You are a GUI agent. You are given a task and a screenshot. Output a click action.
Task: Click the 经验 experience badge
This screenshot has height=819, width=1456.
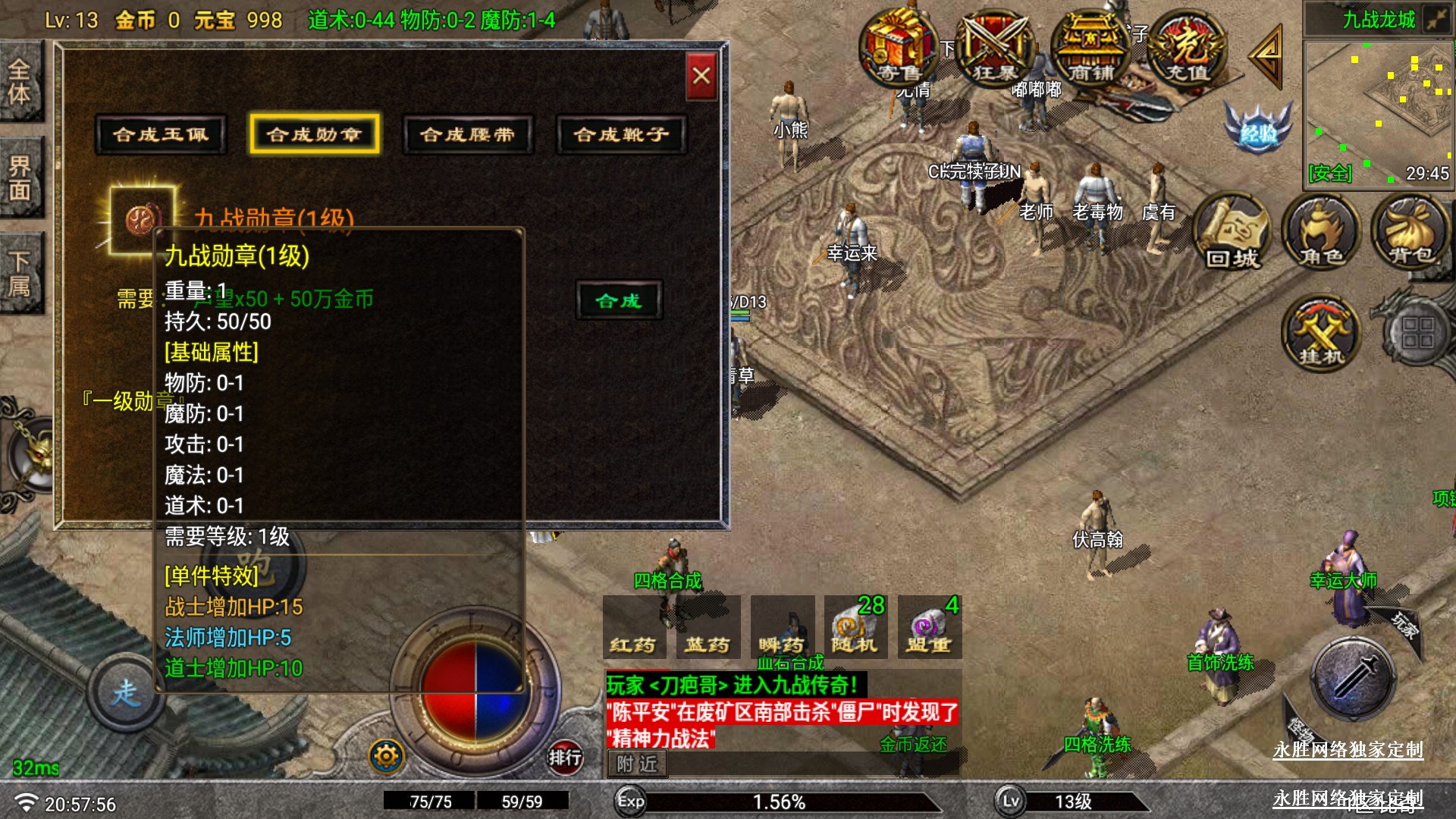click(1257, 129)
